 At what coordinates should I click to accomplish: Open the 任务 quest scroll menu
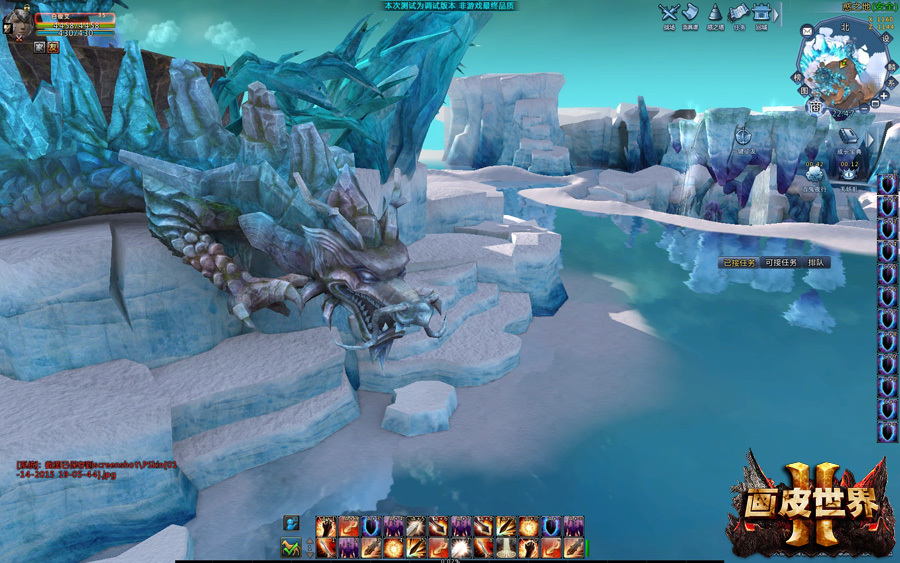pos(738,13)
